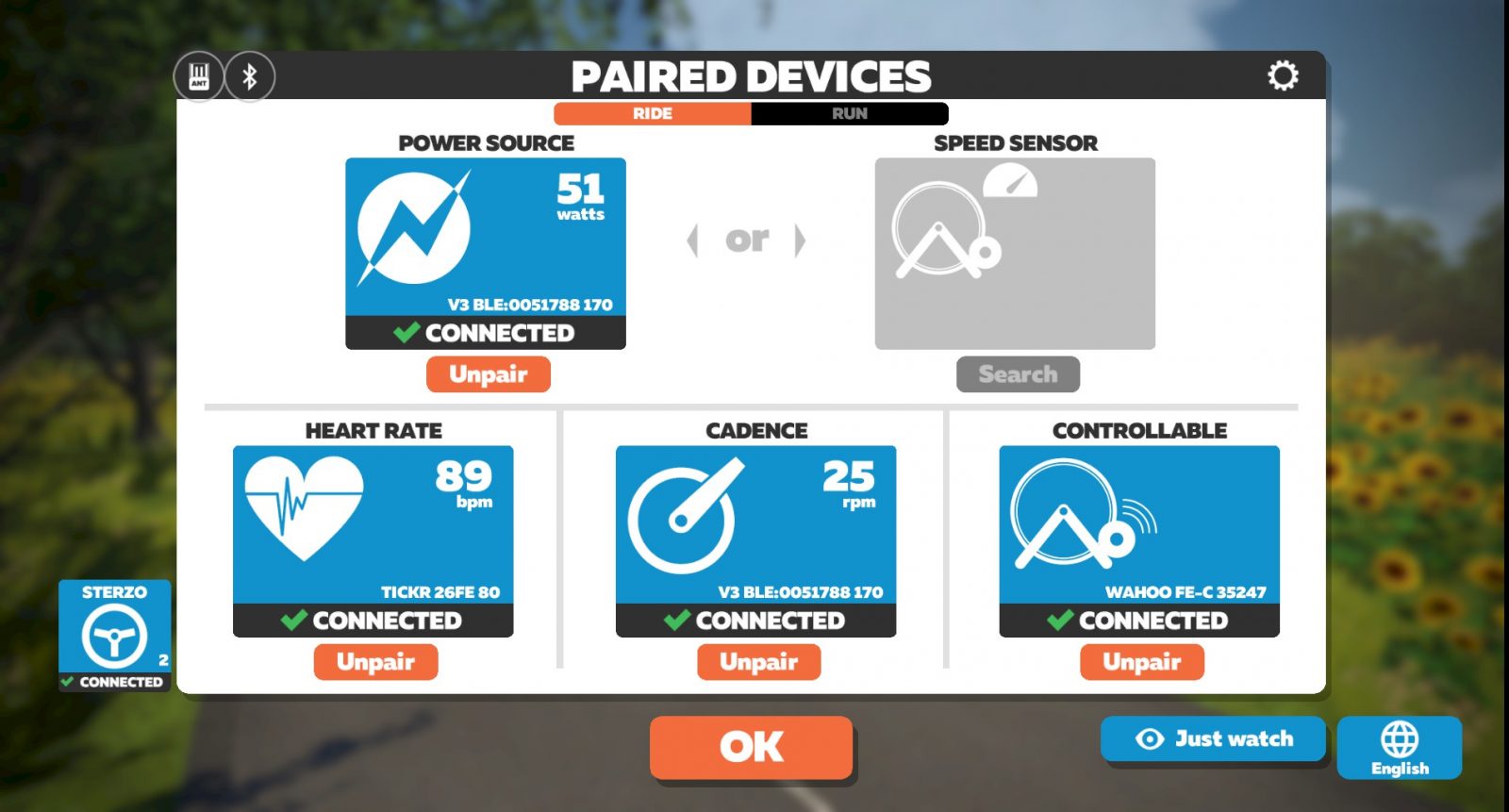This screenshot has width=1509, height=812.
Task: Click the Bluetooth pairing icon
Action: [248, 77]
